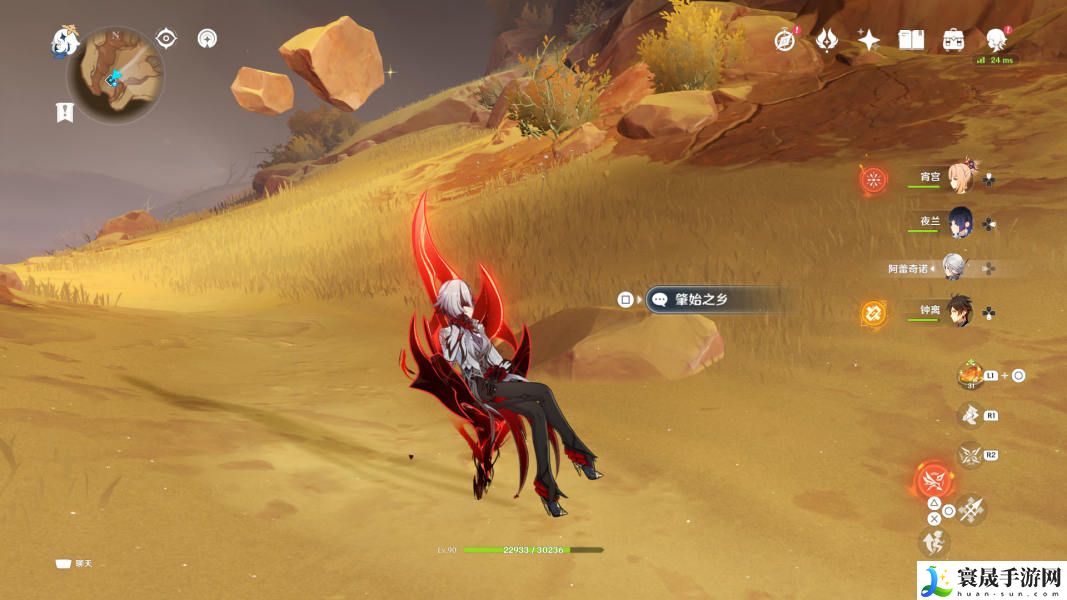
Task: Talk via the 肇始之乡 dialogue prompt
Action: 700,299
